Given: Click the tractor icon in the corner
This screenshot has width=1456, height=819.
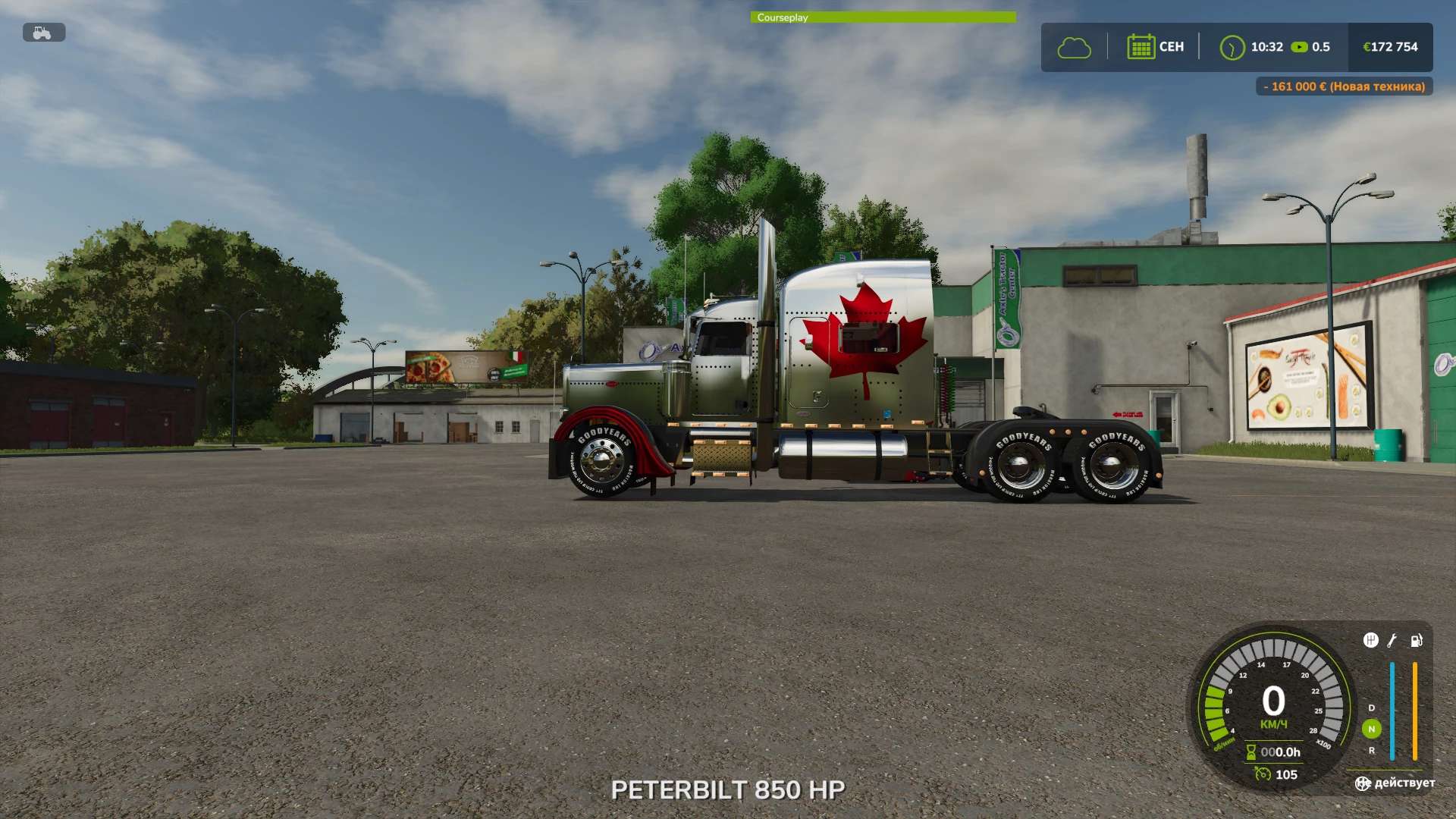Looking at the screenshot, I should coord(43,33).
